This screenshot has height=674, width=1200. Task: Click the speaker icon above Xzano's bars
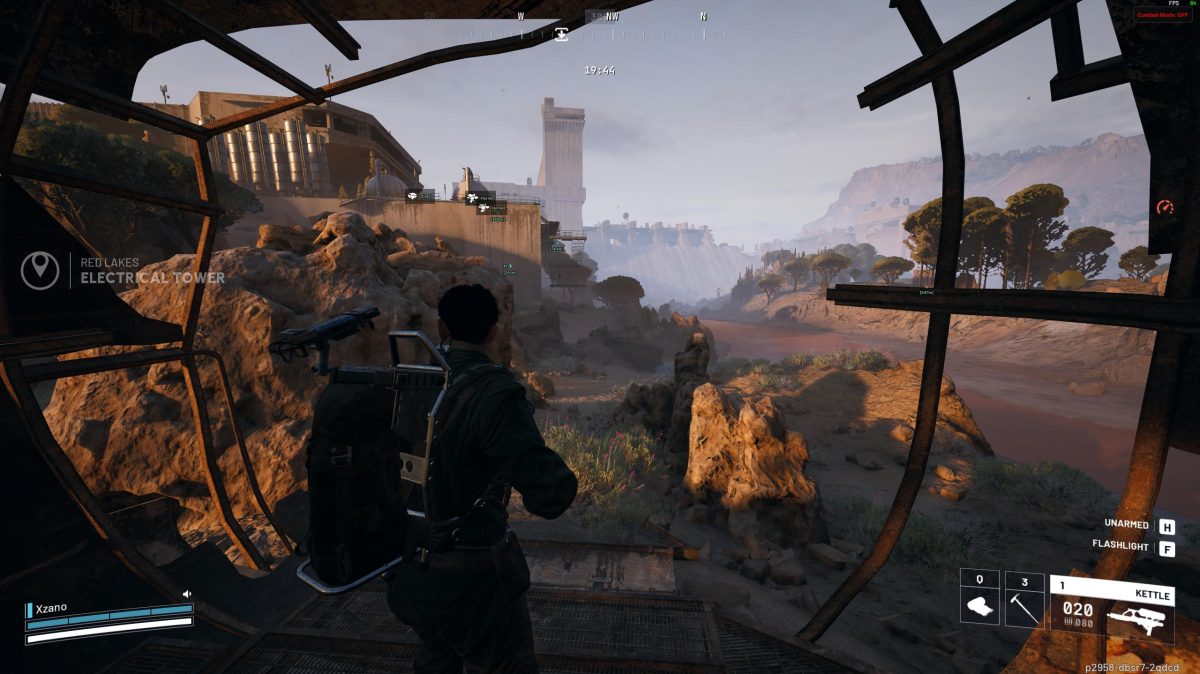coord(186,594)
